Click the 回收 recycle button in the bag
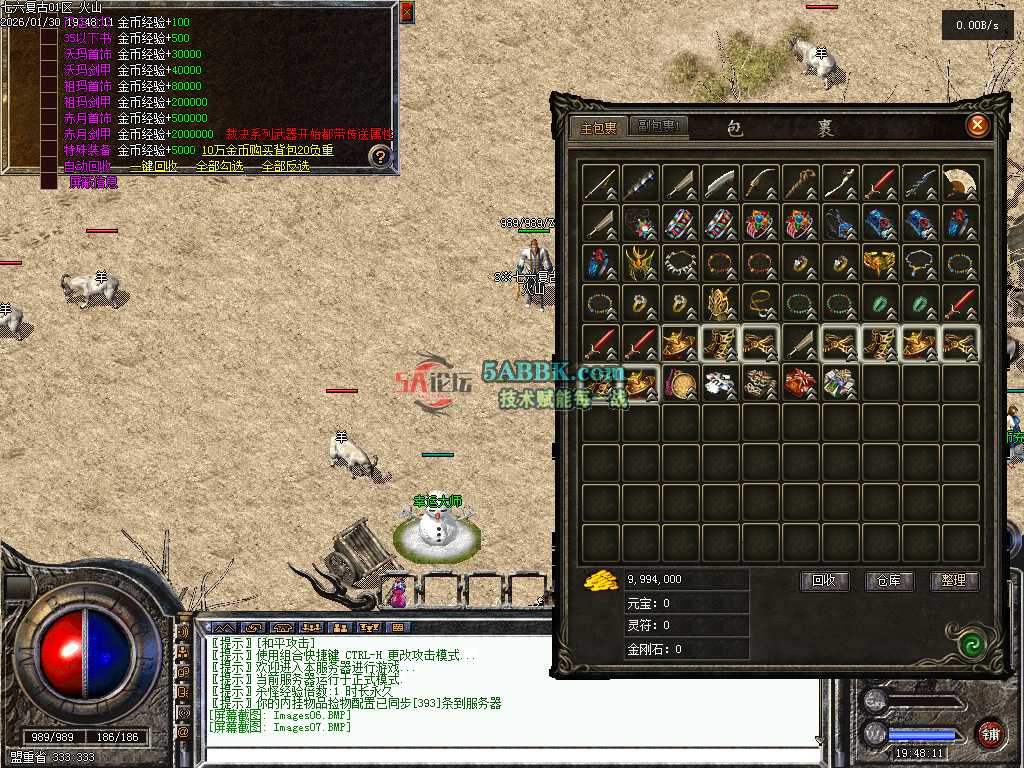 824,581
